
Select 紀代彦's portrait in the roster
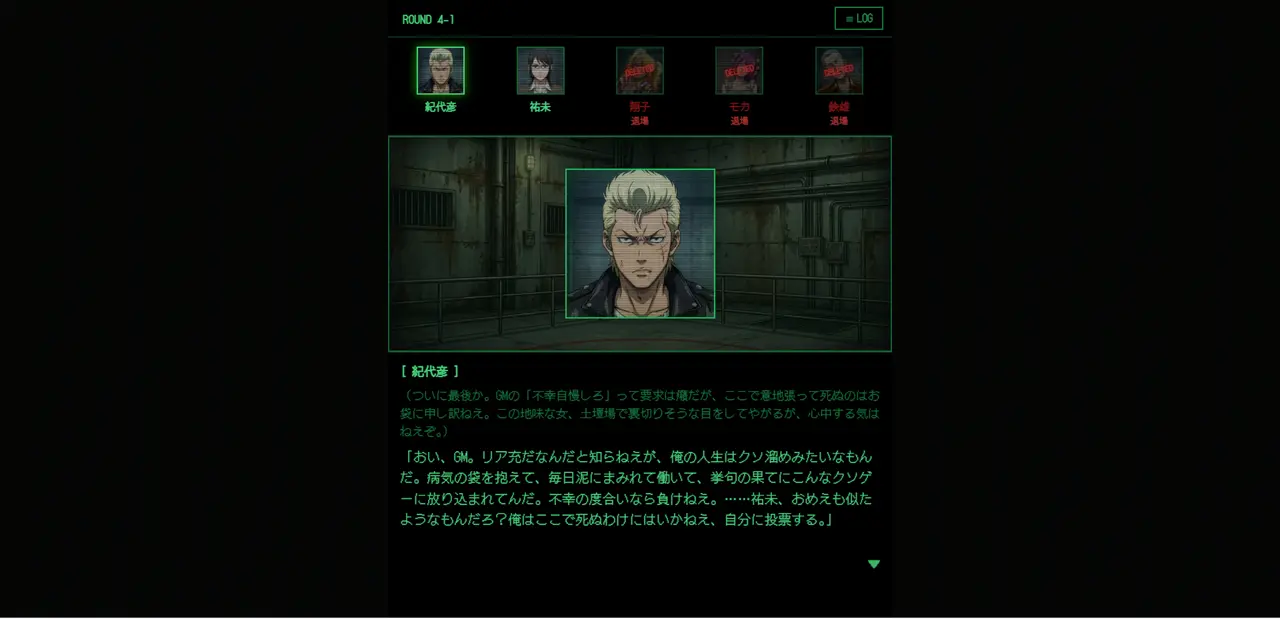point(440,71)
